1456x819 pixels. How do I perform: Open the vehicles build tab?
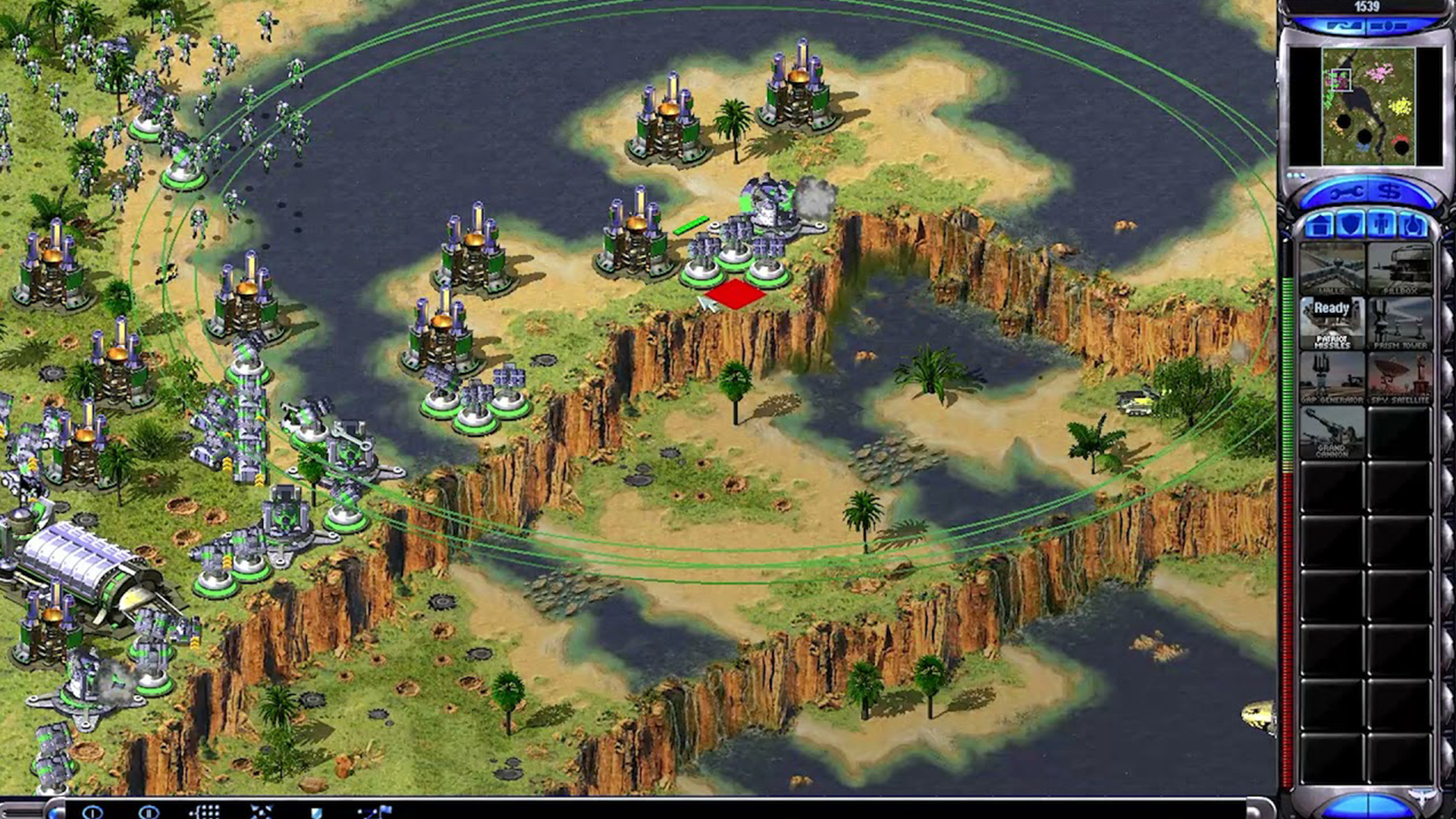[x=1412, y=225]
